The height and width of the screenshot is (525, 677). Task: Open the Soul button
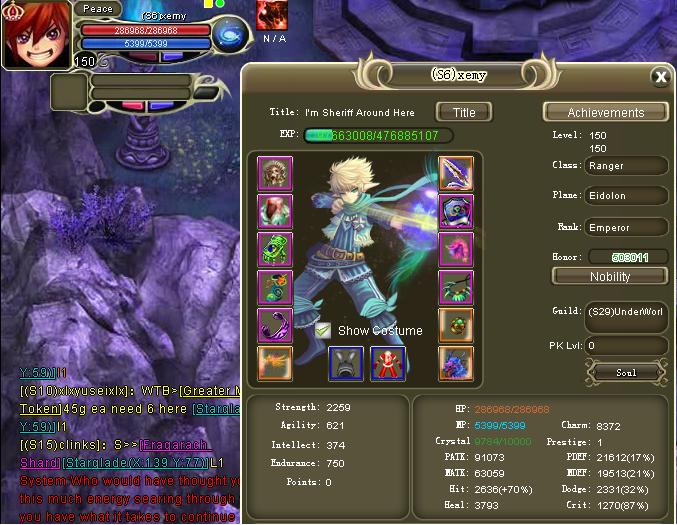click(626, 372)
